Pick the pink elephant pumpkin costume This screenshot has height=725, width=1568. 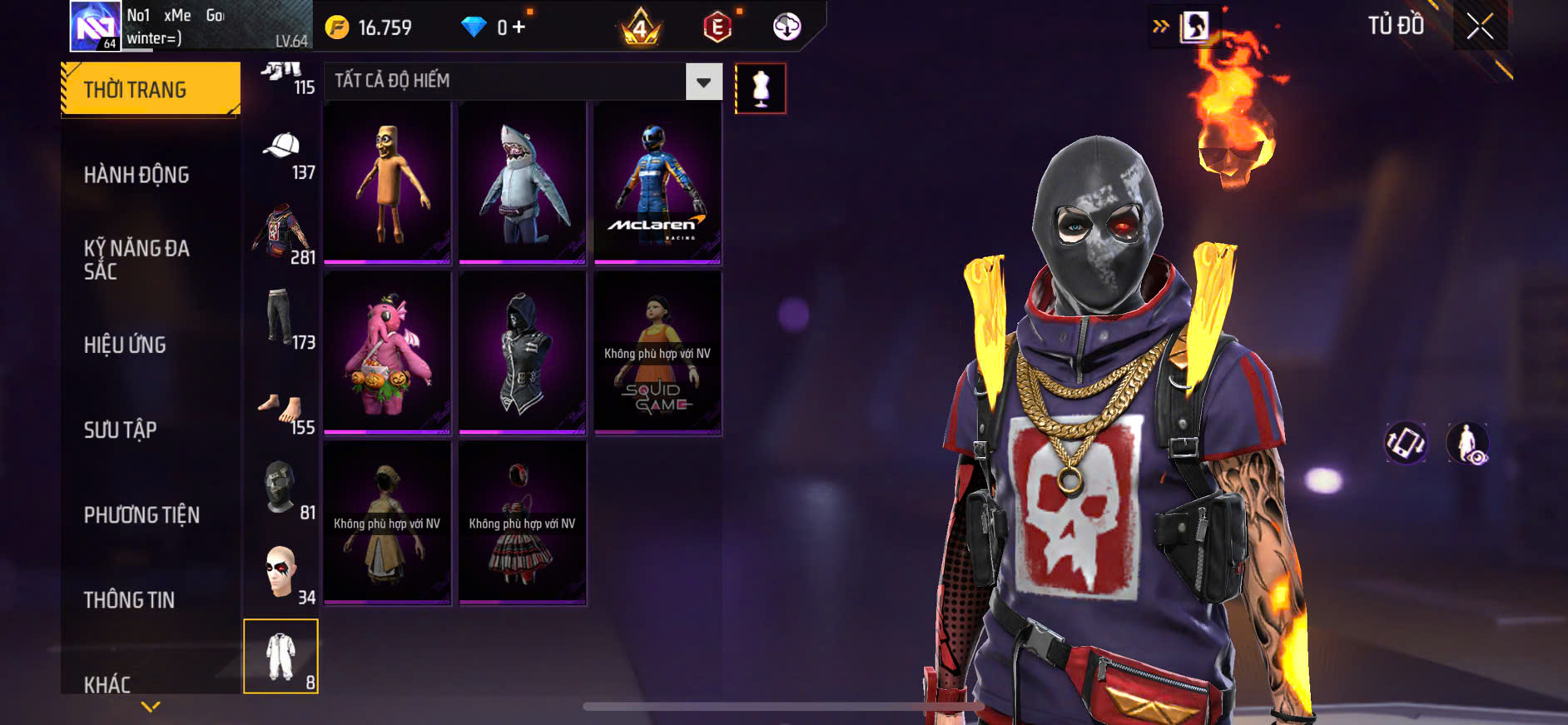coord(387,353)
